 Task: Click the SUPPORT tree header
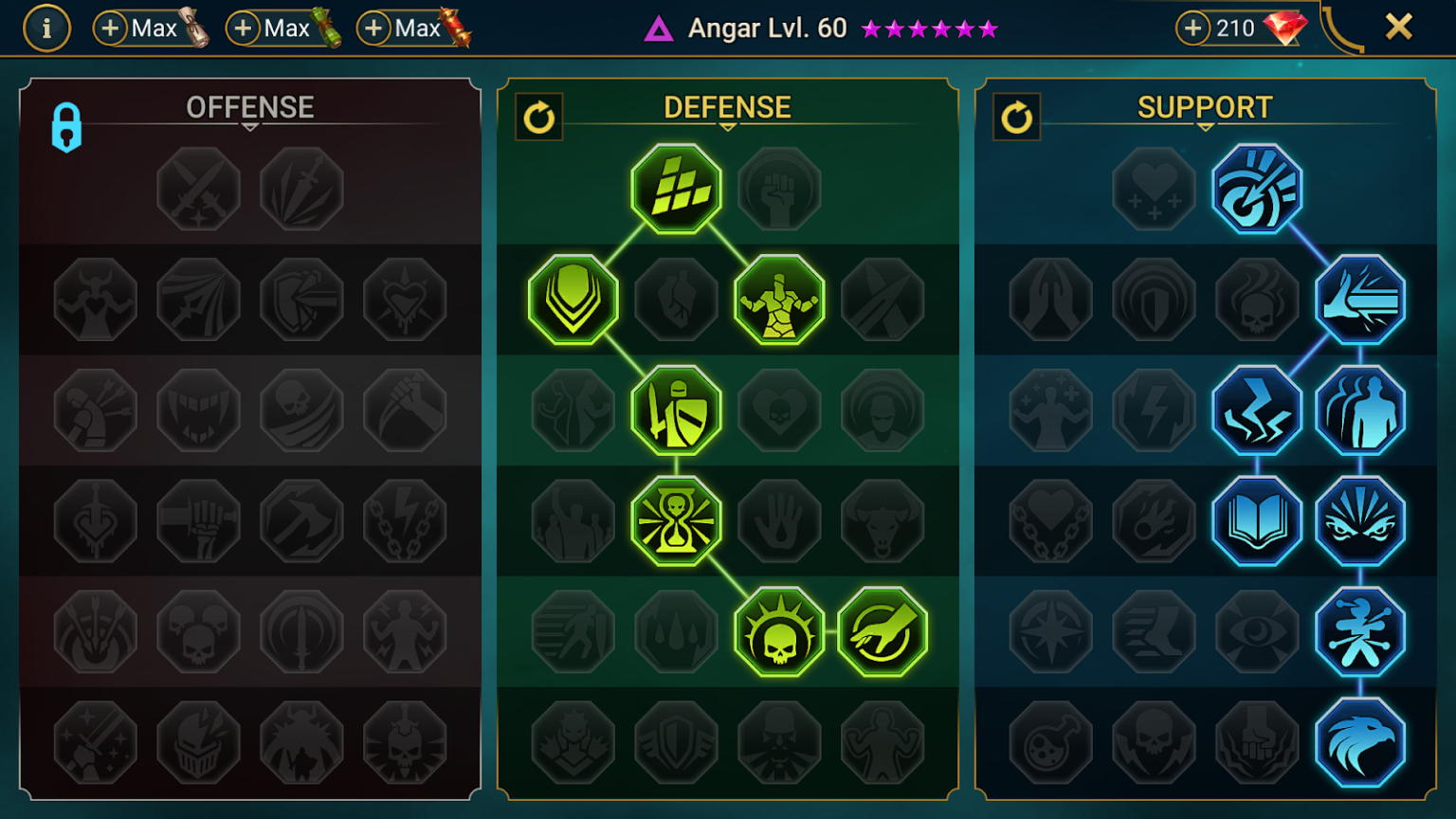(1204, 107)
